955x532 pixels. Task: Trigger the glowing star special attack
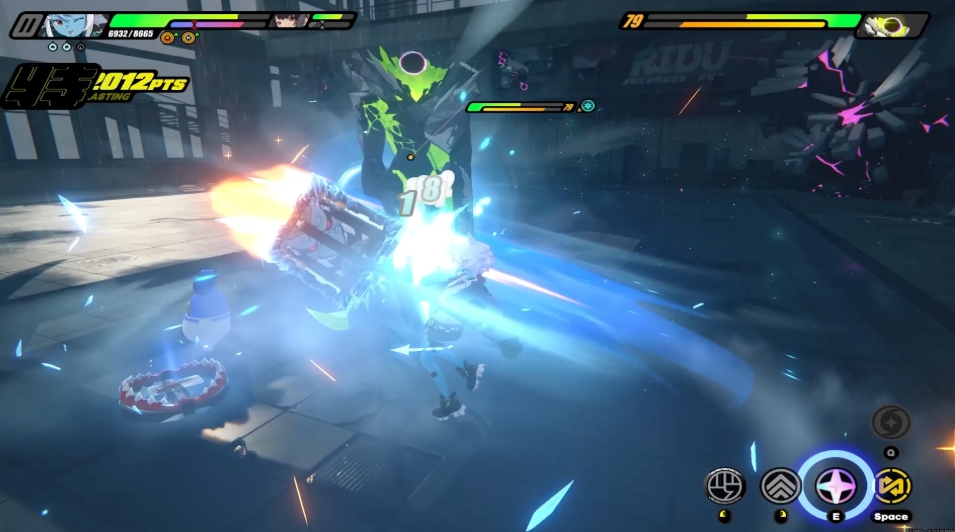[835, 486]
